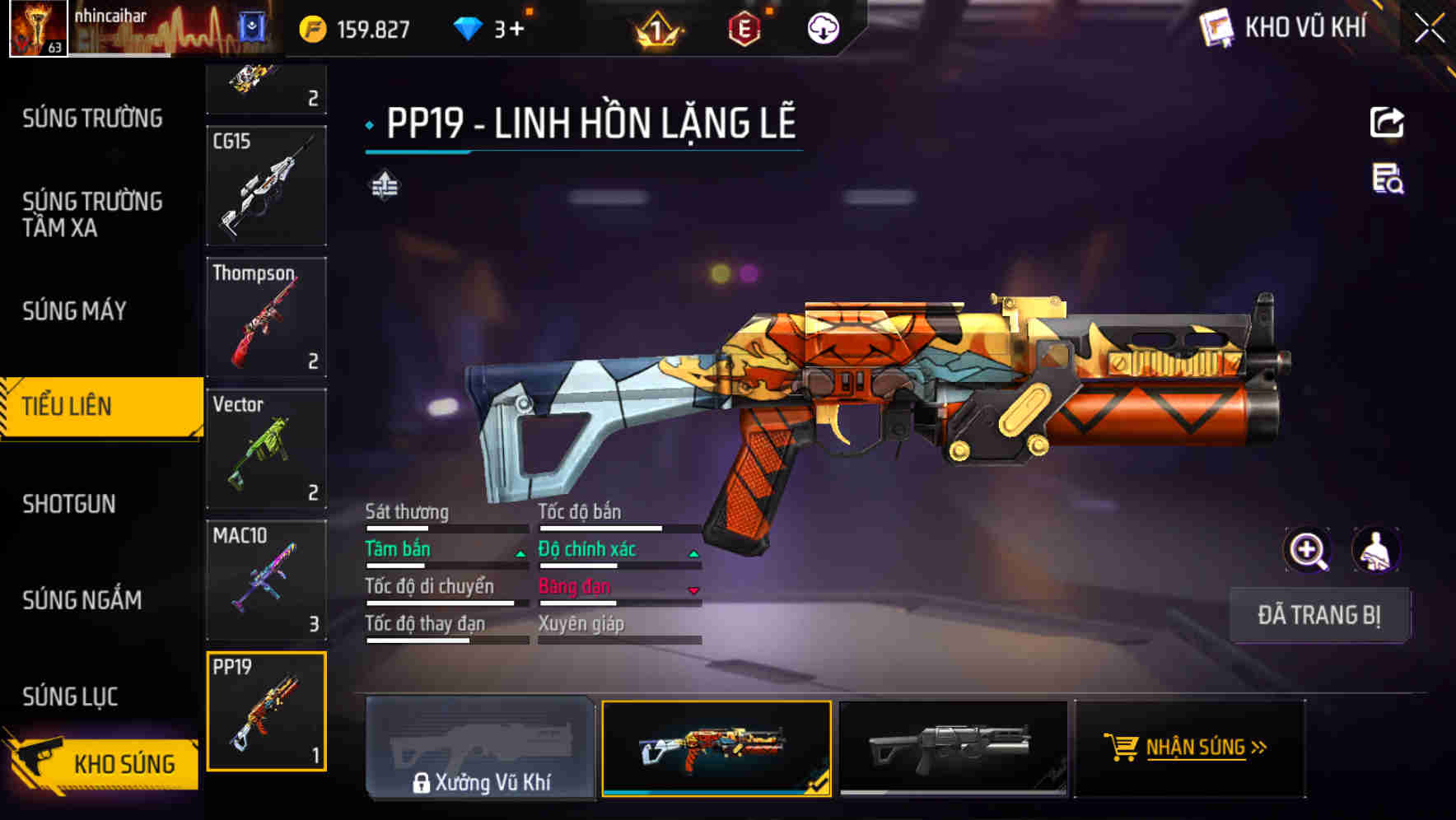Select the rank crown icon at the top
This screenshot has height=820, width=1456.
pyautogui.click(x=655, y=28)
